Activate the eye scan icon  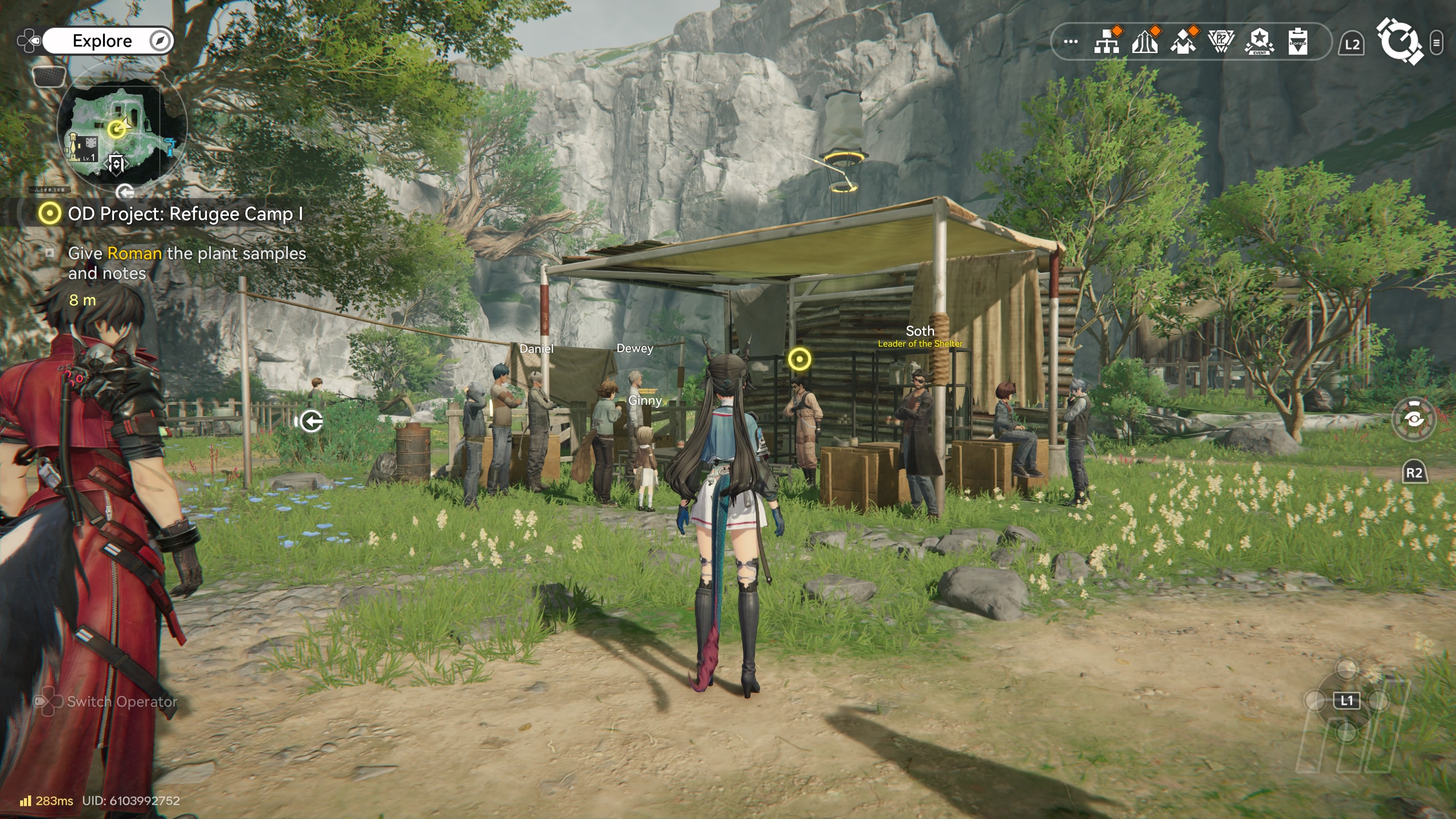1414,419
